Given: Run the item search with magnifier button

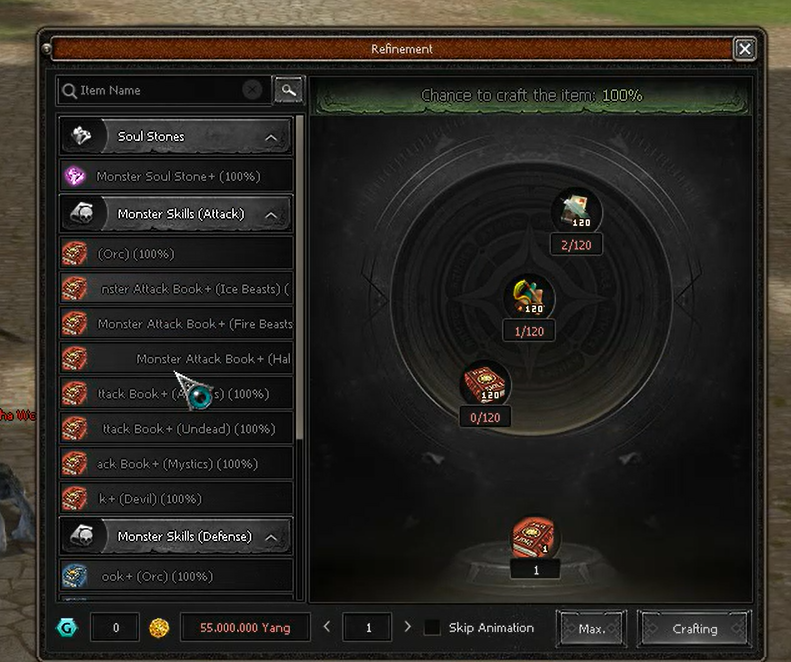Looking at the screenshot, I should point(288,90).
